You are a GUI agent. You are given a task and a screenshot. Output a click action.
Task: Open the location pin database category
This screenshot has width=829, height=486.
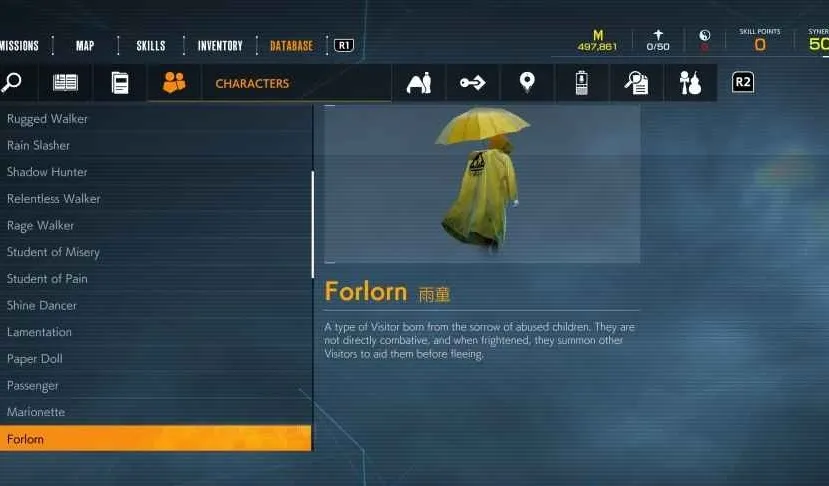click(x=527, y=83)
